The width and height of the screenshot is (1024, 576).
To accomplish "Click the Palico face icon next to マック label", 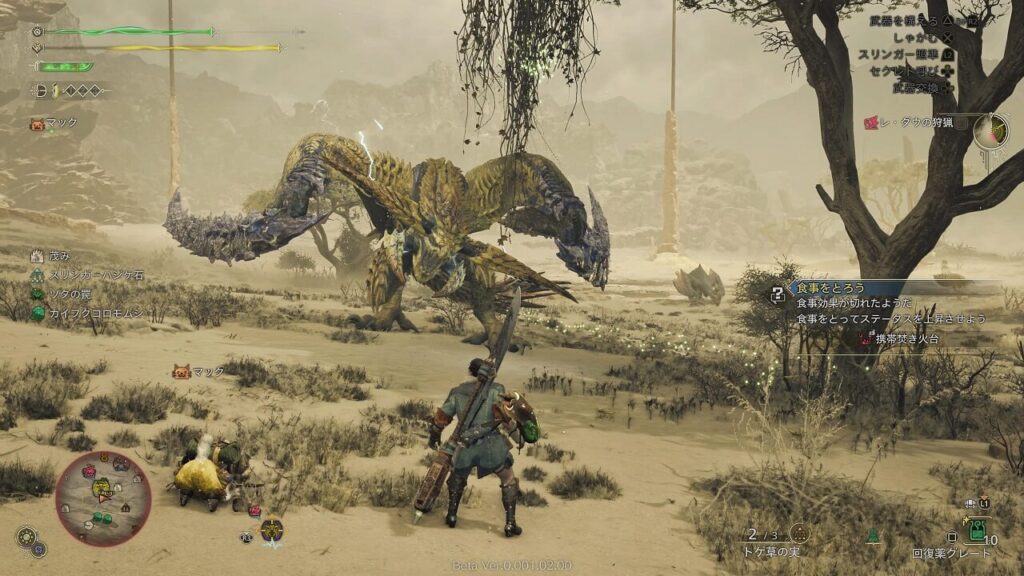I will 181,372.
